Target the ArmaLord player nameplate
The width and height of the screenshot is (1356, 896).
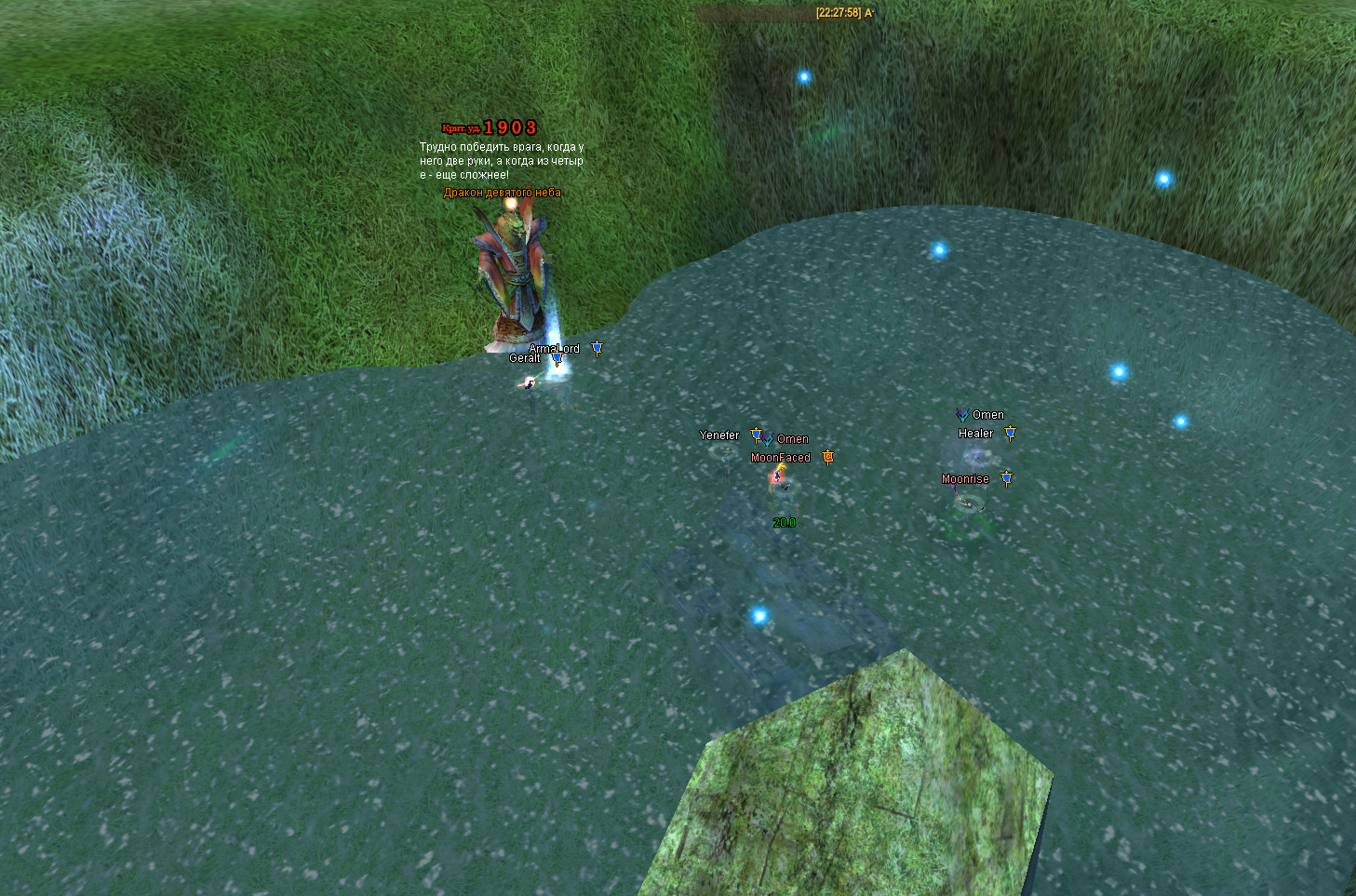555,349
